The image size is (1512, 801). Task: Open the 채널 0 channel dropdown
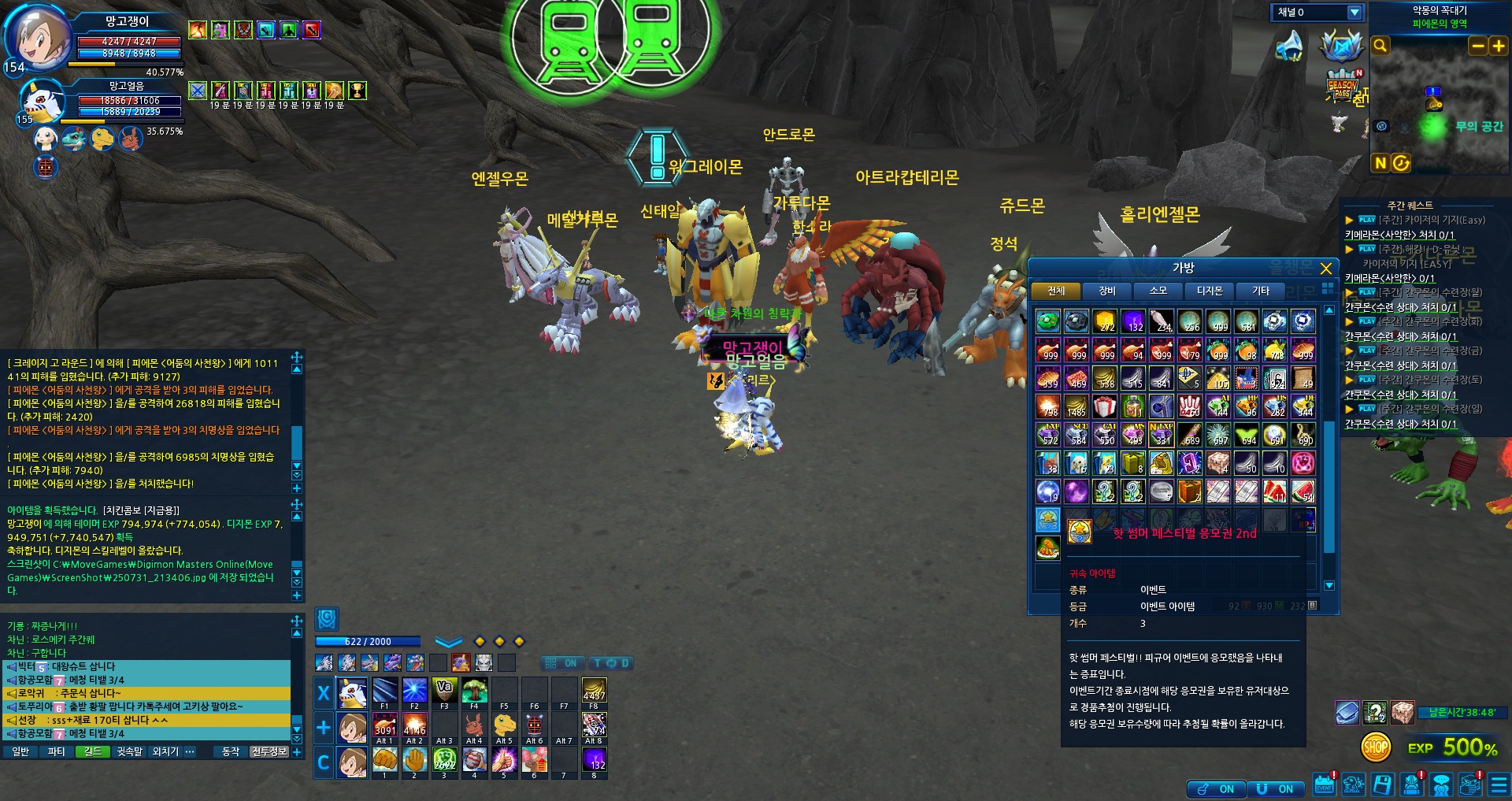pyautogui.click(x=1354, y=13)
